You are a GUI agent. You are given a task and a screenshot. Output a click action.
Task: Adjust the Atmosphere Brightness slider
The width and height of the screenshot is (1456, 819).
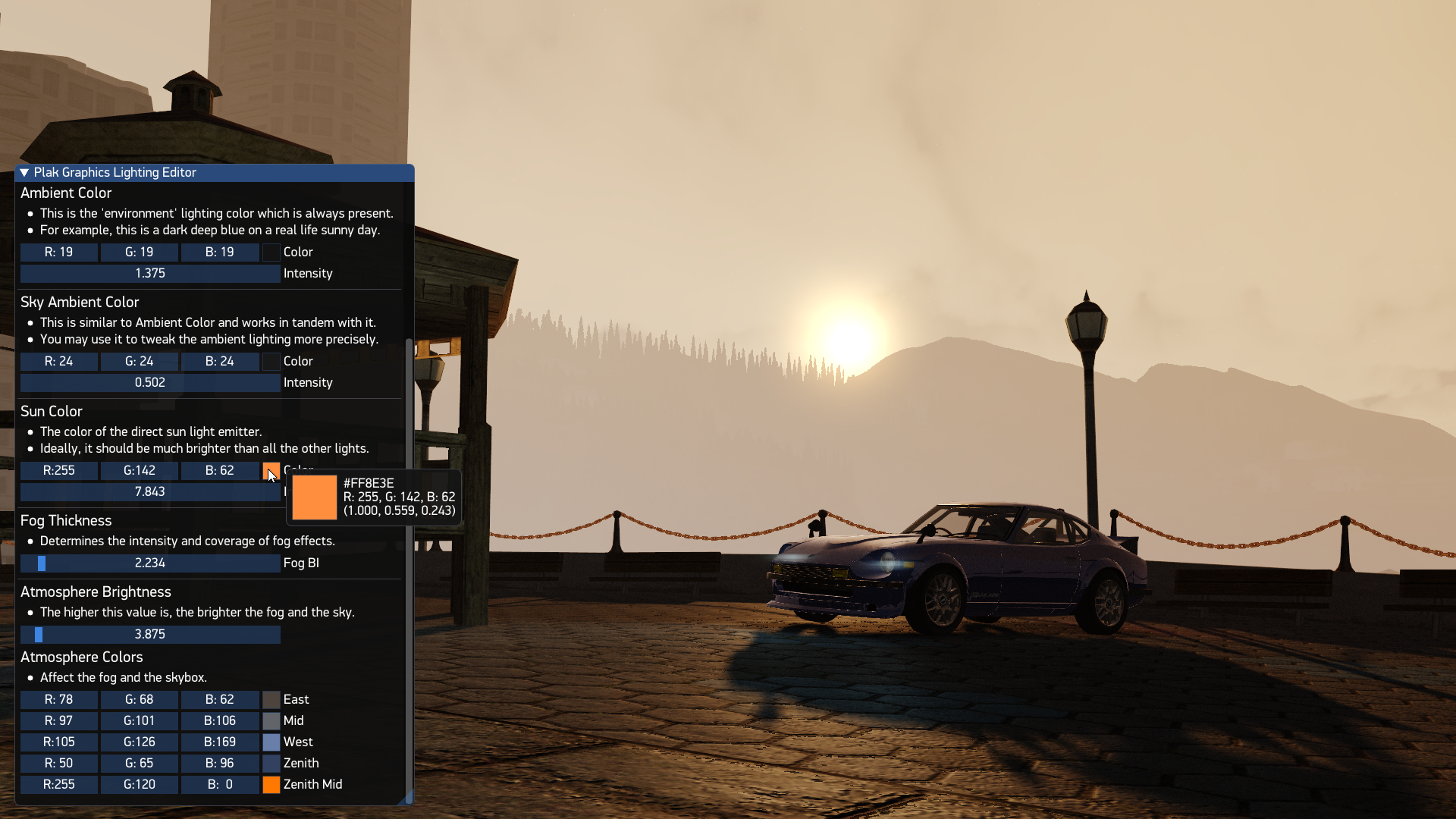[150, 635]
